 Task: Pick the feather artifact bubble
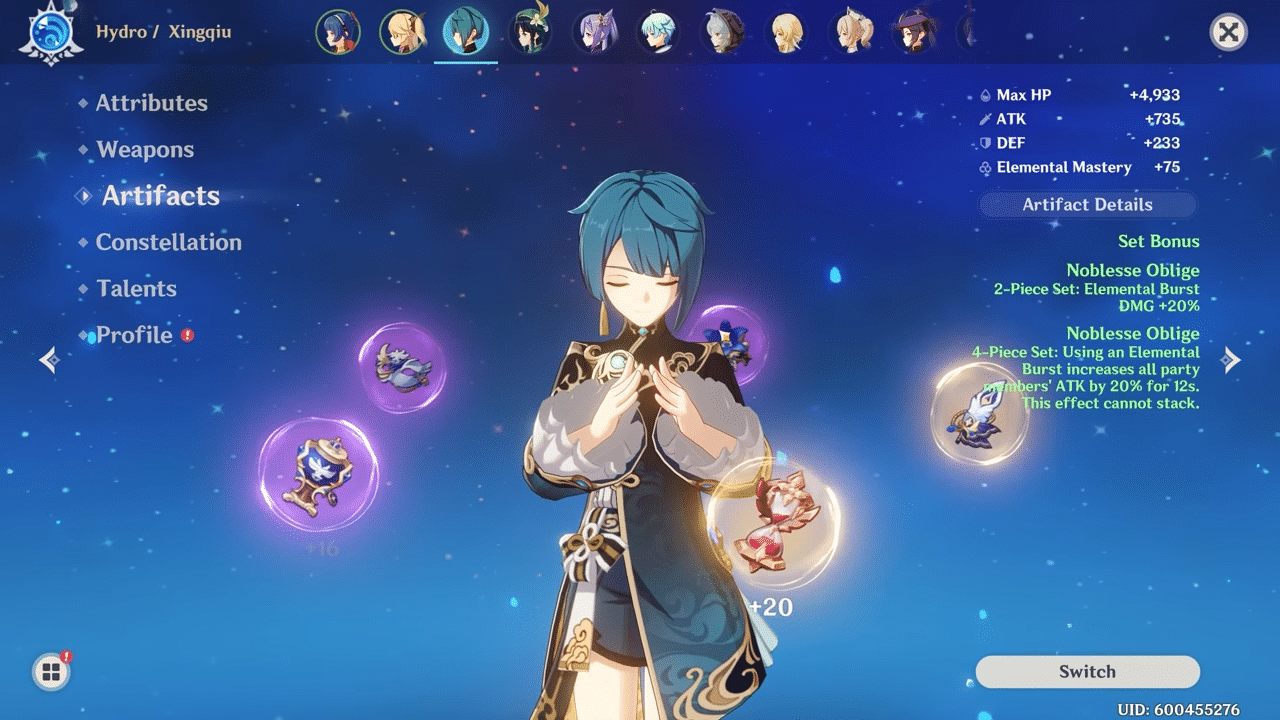[979, 413]
